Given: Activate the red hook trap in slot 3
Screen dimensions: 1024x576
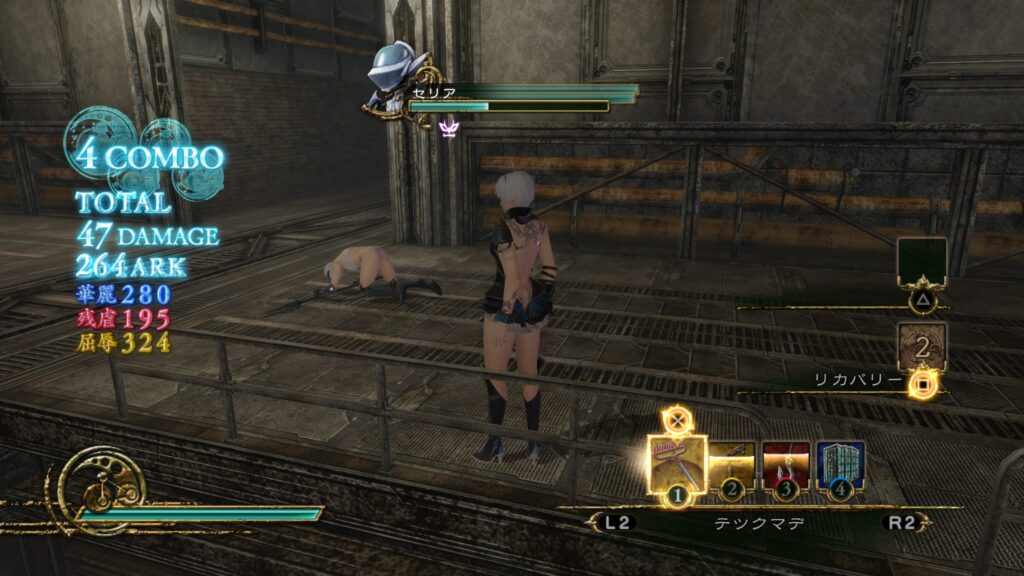Looking at the screenshot, I should [786, 463].
